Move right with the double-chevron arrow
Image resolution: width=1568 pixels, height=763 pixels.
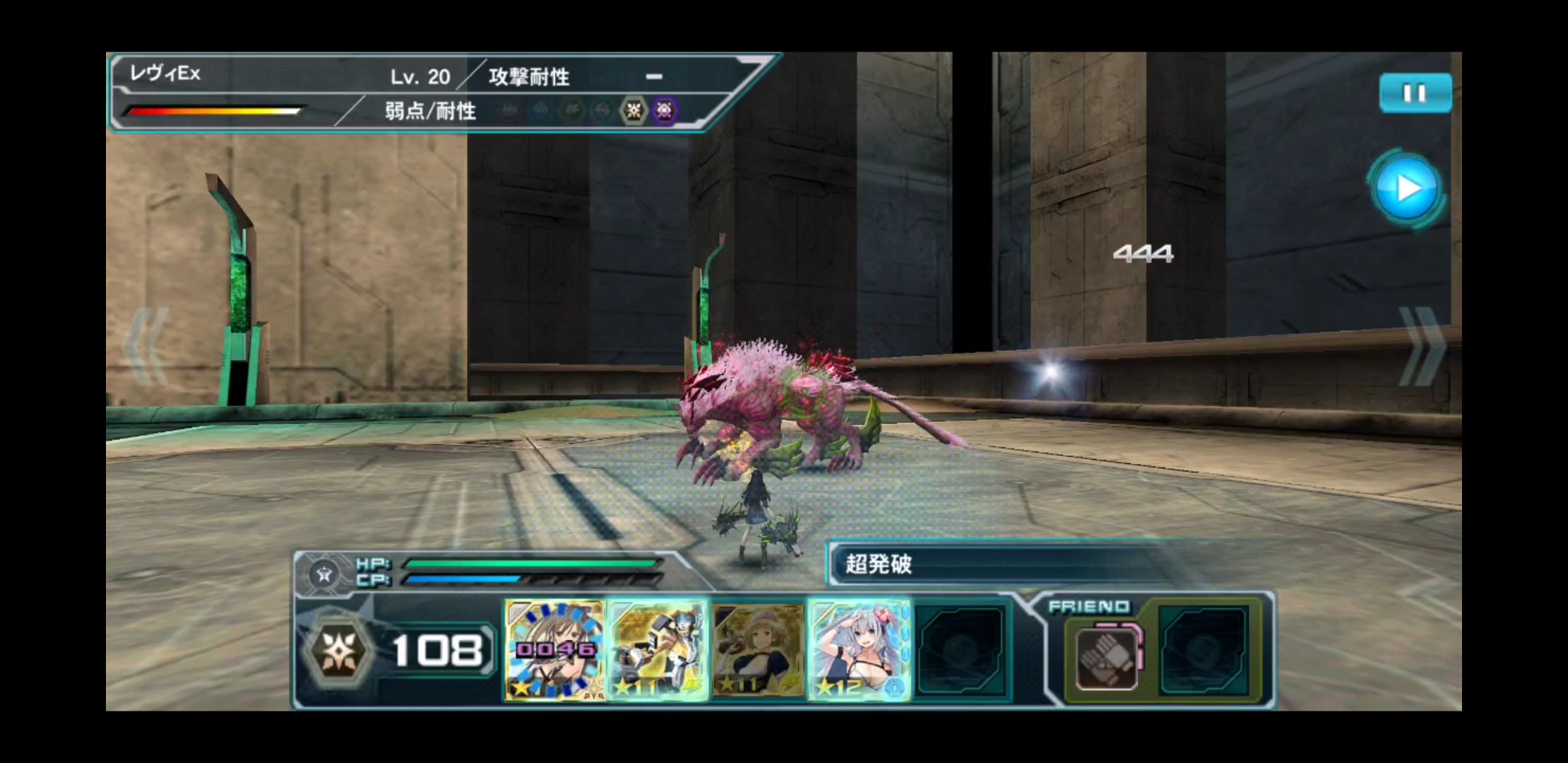tap(1421, 346)
